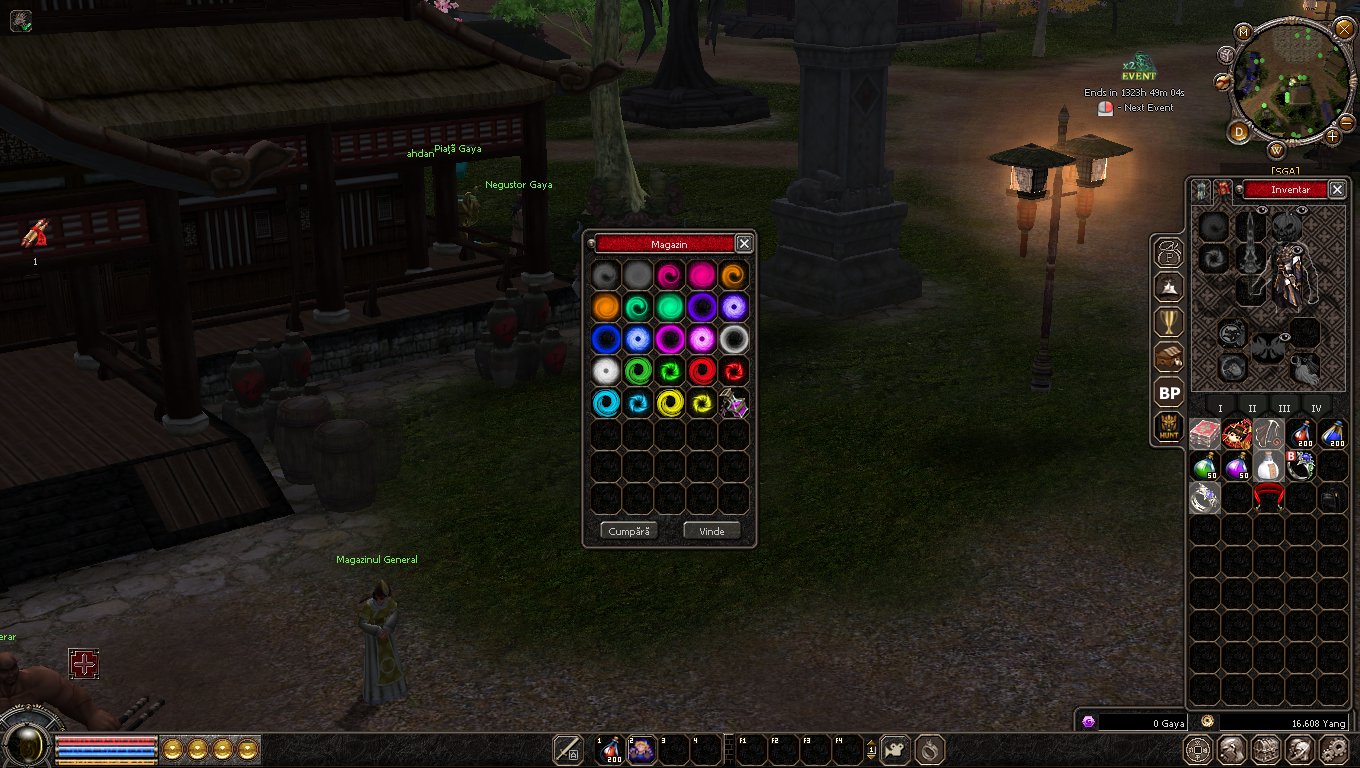Image resolution: width=1360 pixels, height=768 pixels.
Task: Open inventory page IV
Action: point(1316,408)
